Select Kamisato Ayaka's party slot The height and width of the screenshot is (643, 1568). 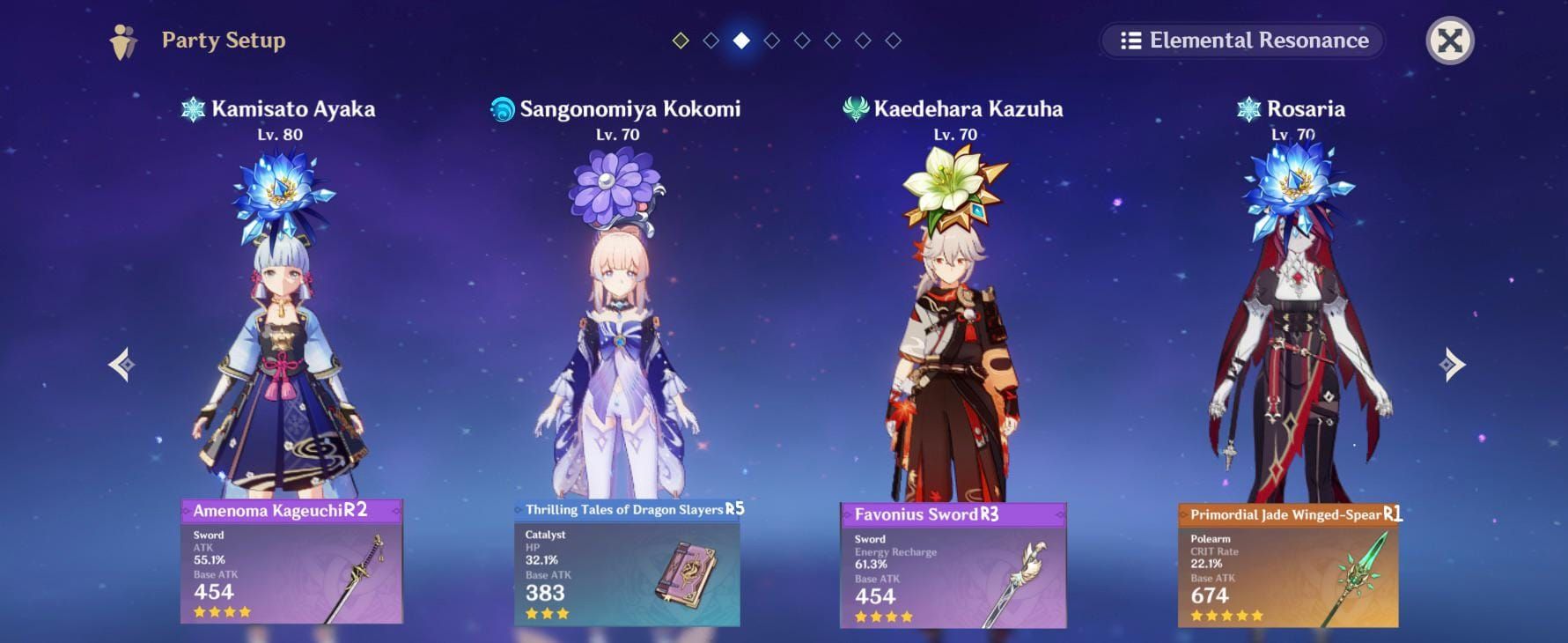pyautogui.click(x=280, y=344)
